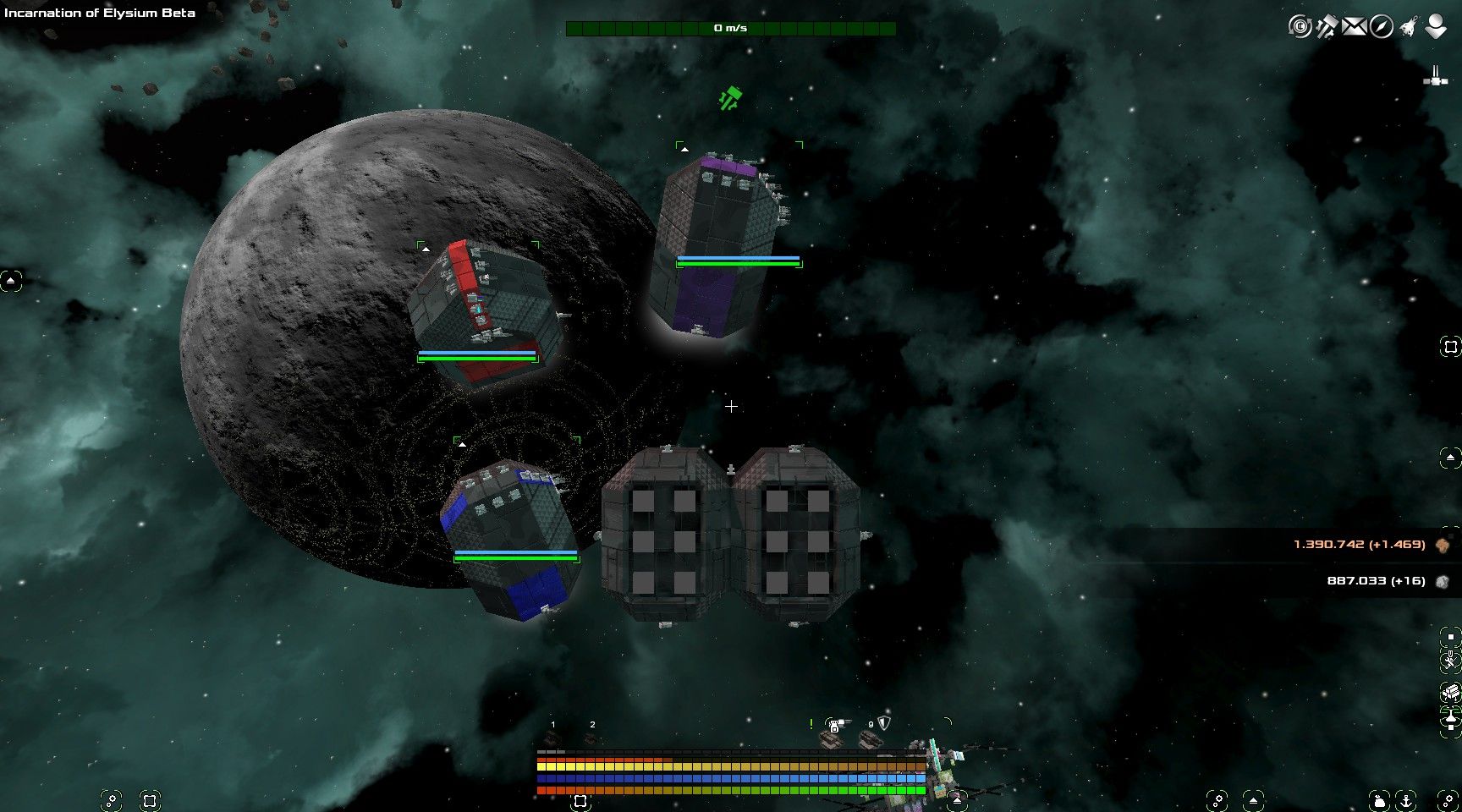
Task: Expand the arrow panel on the left edge
Action: coord(10,278)
